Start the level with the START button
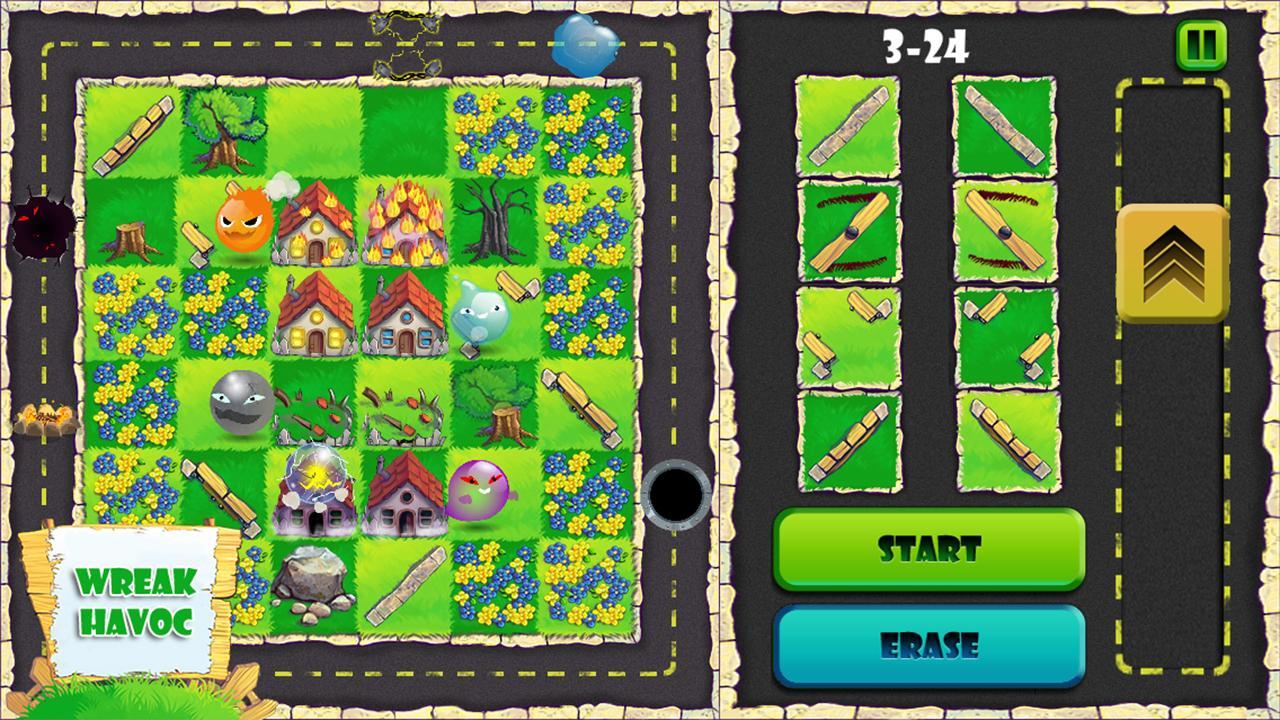The width and height of the screenshot is (1280, 720). tap(929, 548)
